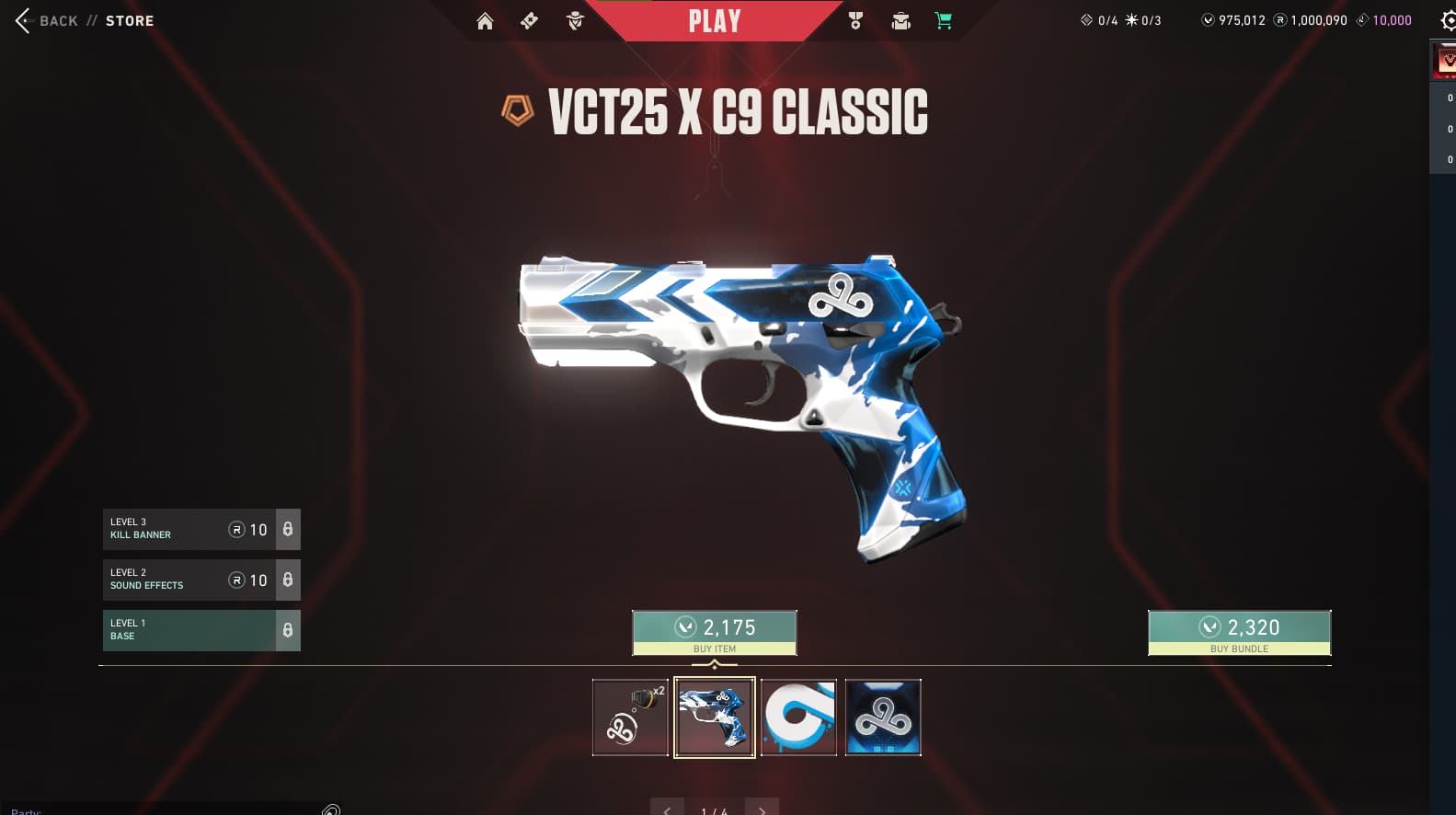This screenshot has width=1456, height=815.
Task: Select Level 3 Kill Banner upgrade
Action: pyautogui.click(x=201, y=529)
